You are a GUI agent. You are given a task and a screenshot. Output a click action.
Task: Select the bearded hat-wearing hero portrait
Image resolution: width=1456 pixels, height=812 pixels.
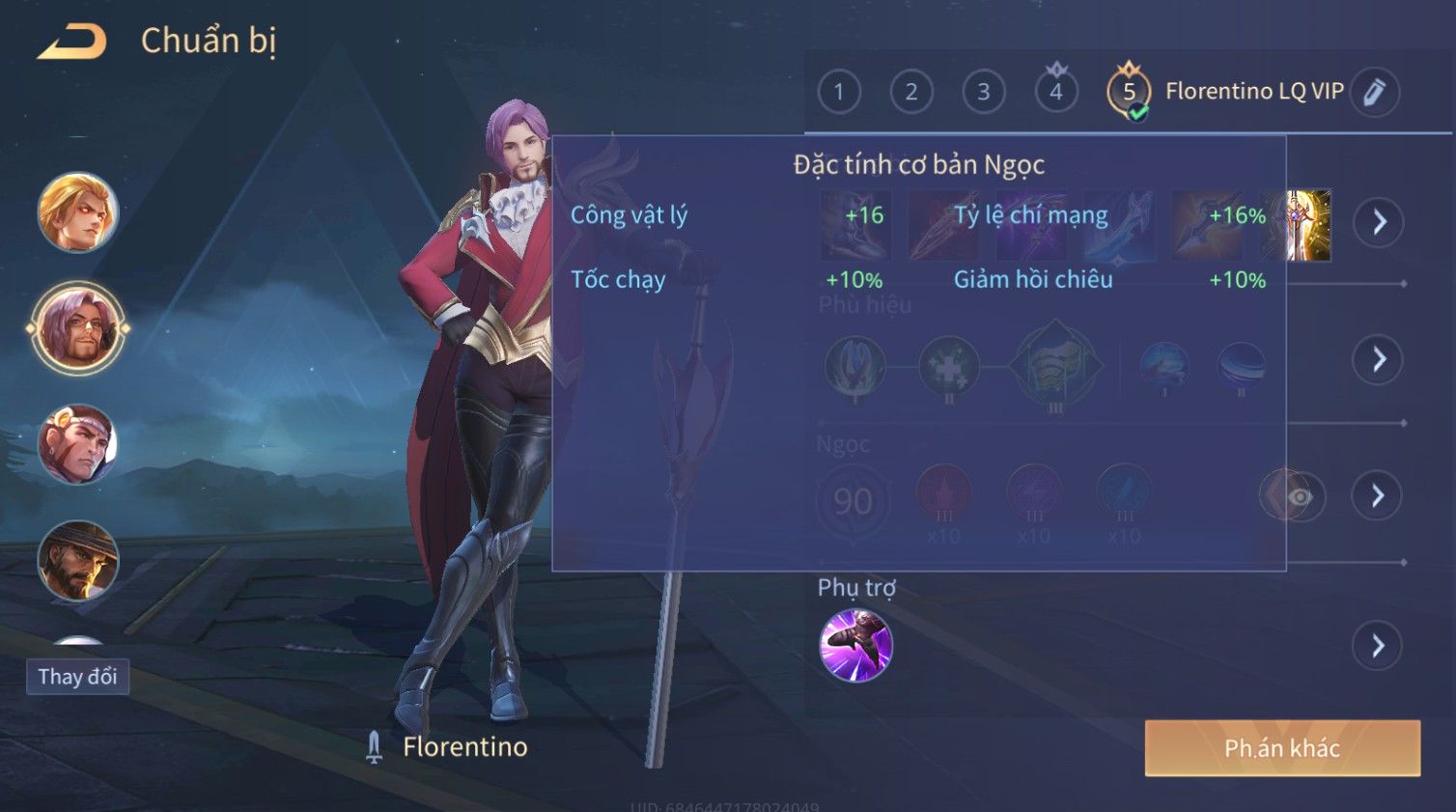click(77, 560)
